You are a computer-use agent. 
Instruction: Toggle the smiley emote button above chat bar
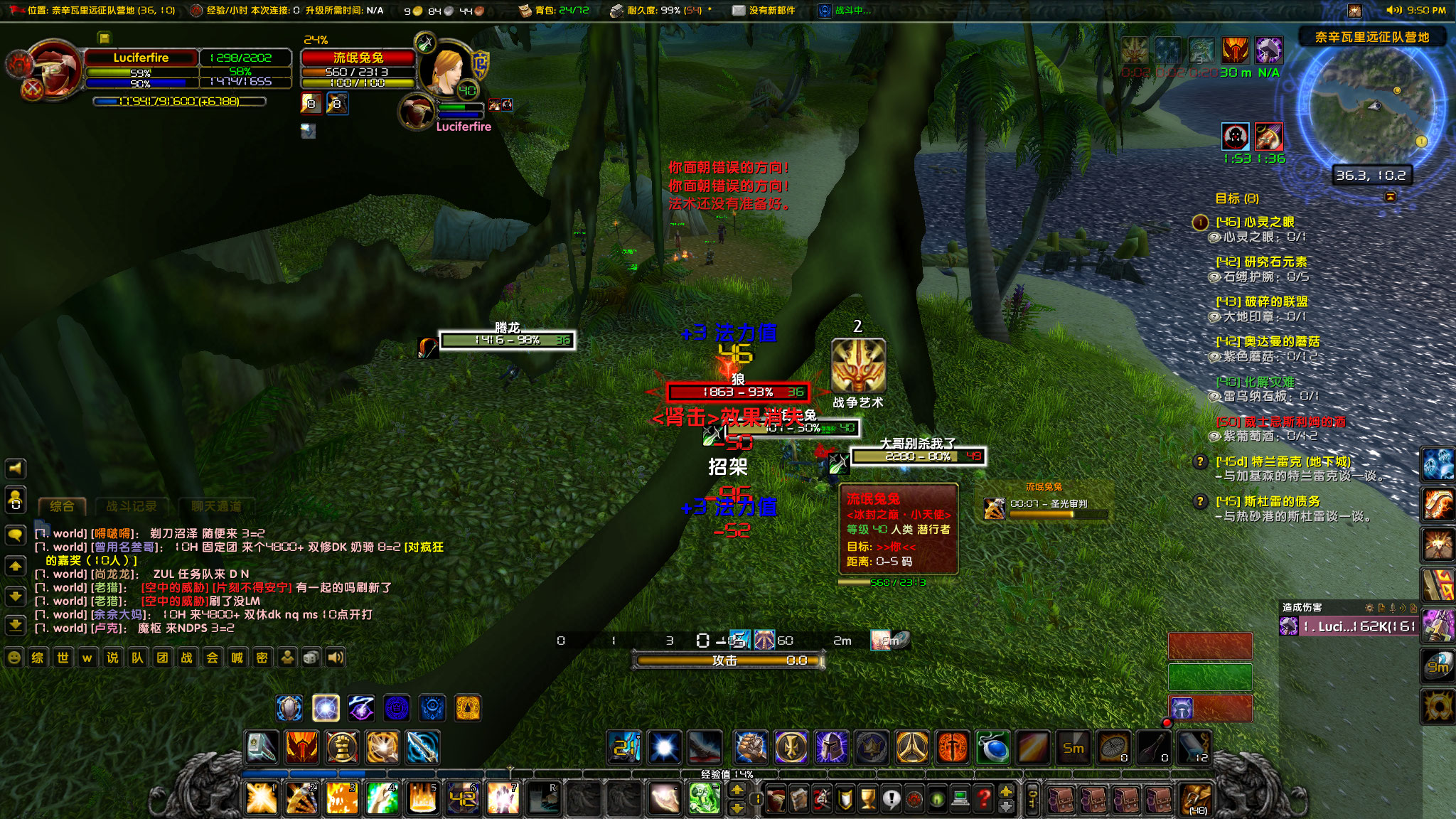click(x=15, y=657)
